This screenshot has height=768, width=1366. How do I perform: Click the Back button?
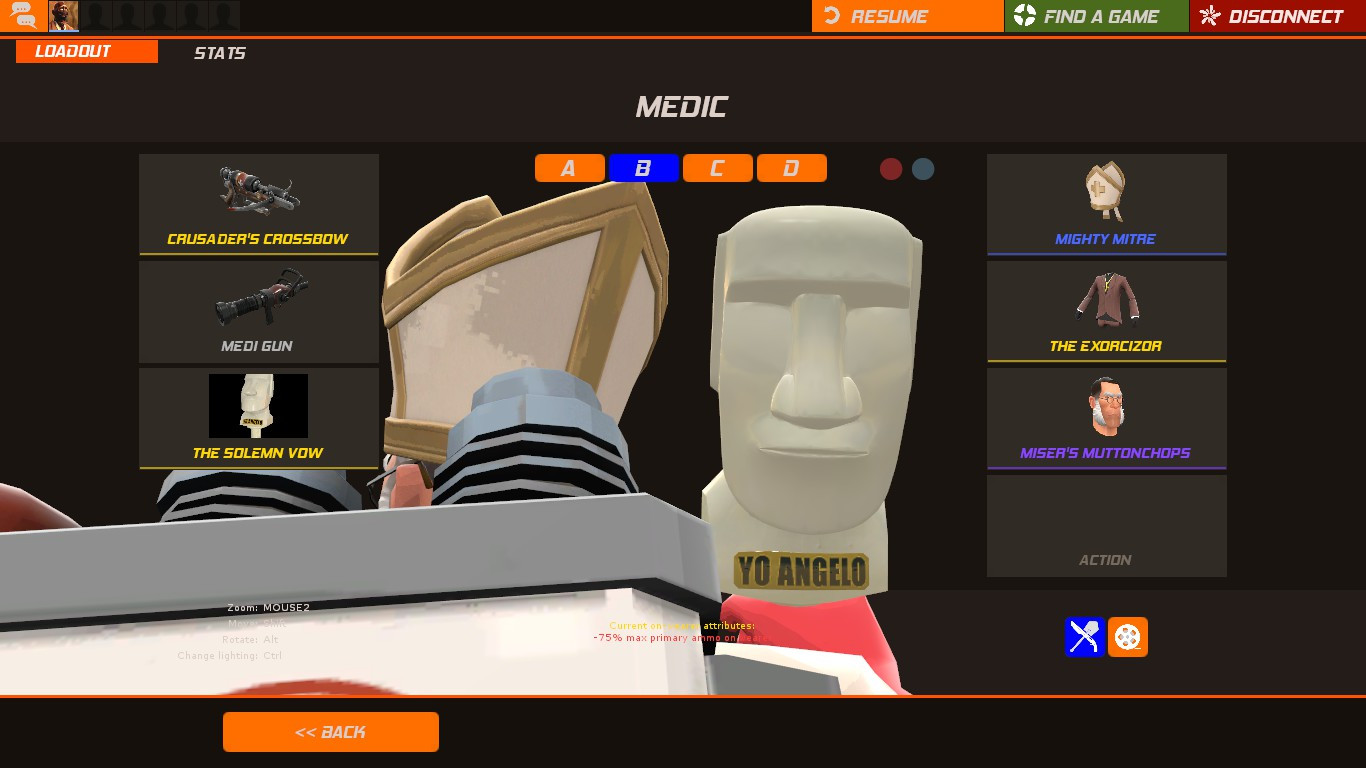330,731
